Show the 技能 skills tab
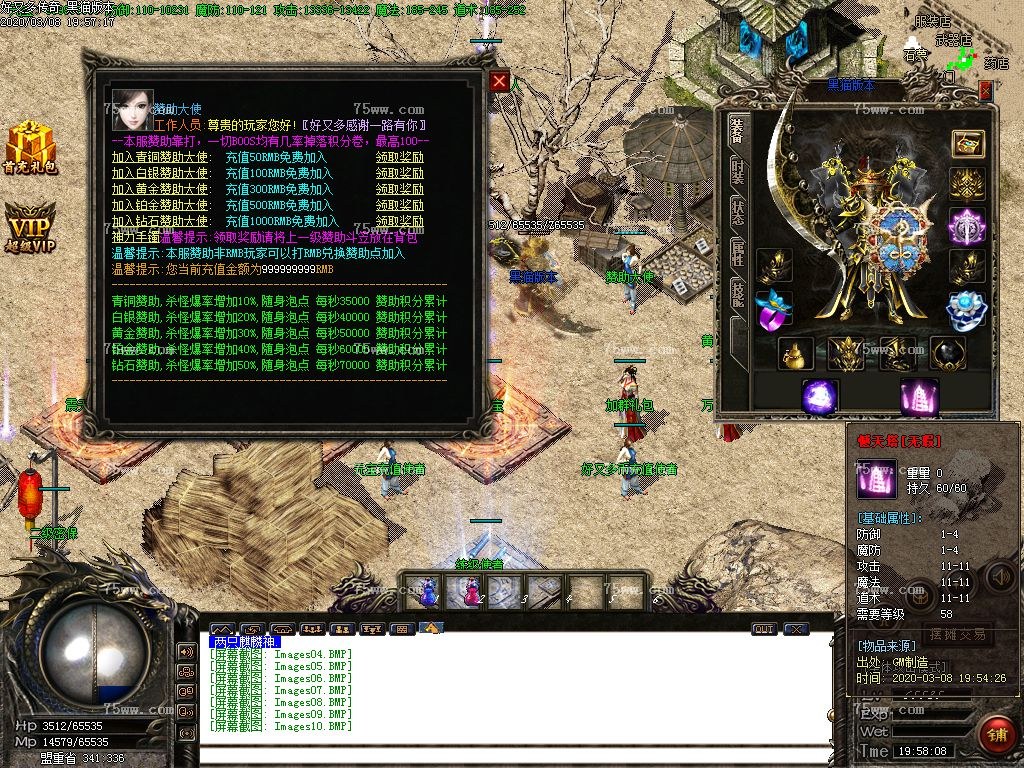The image size is (1024, 768). click(737, 293)
